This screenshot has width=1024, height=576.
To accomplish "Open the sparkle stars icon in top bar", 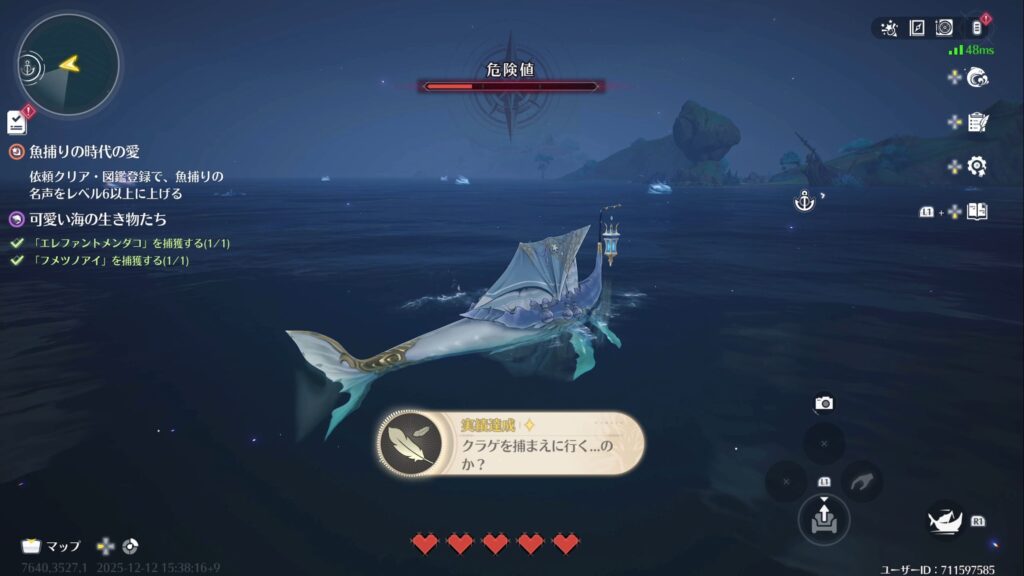I will 890,28.
